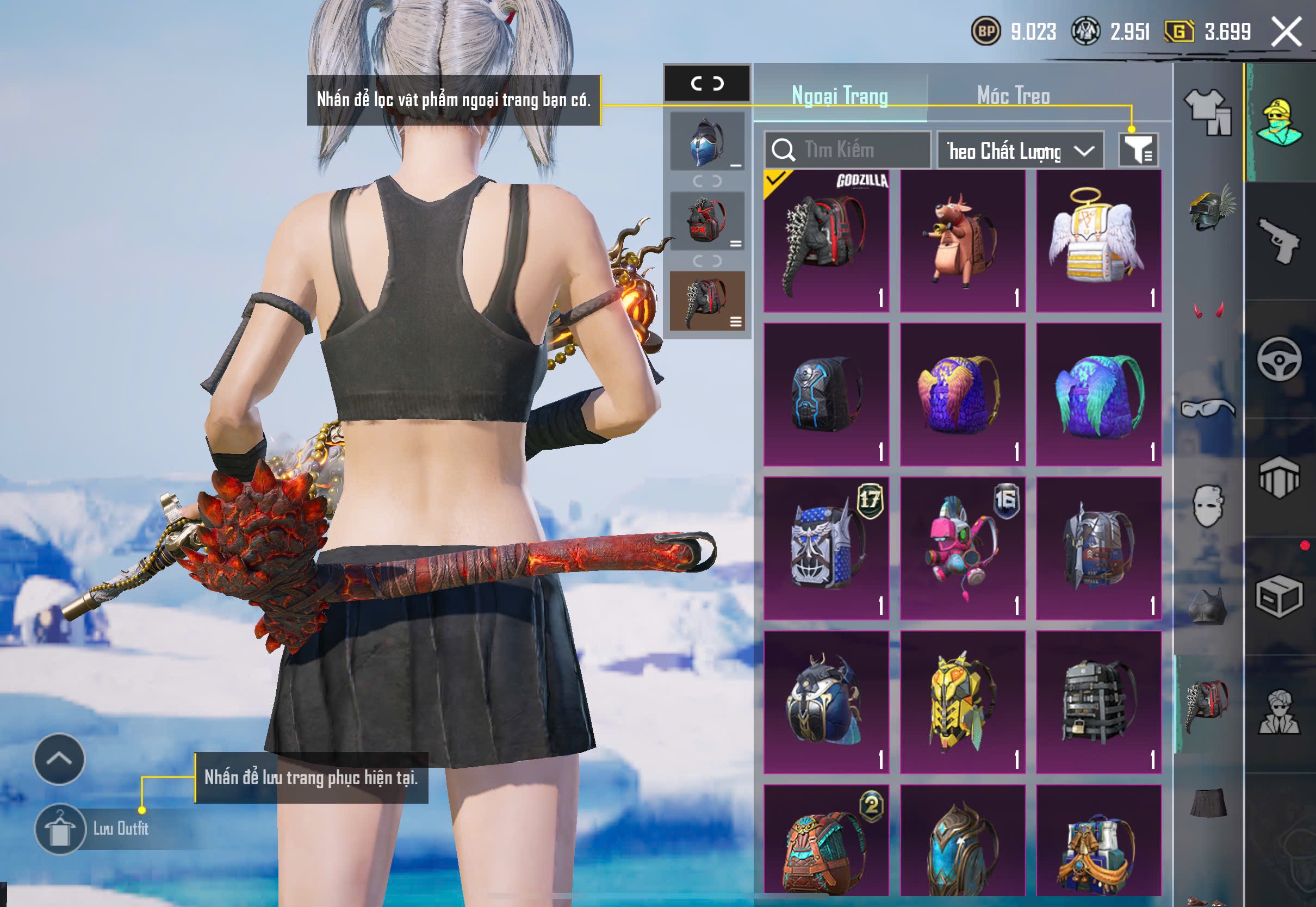1316x907 pixels.
Task: Close the inventory with the X button
Action: coord(1287,32)
